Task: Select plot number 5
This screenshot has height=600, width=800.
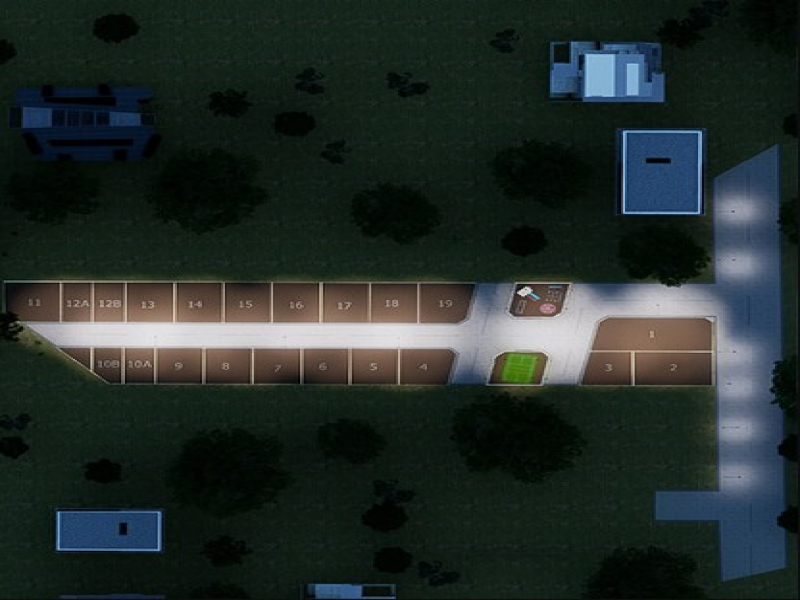Action: pos(372,366)
